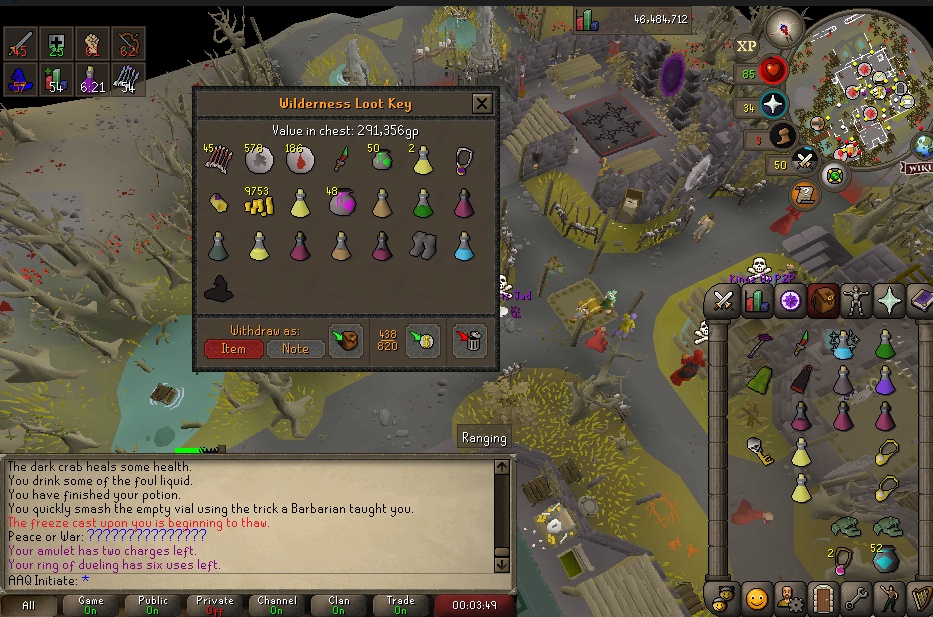Screen dimensions: 933x617
Task: Select the black wizard hat in loot
Action: click(218, 288)
